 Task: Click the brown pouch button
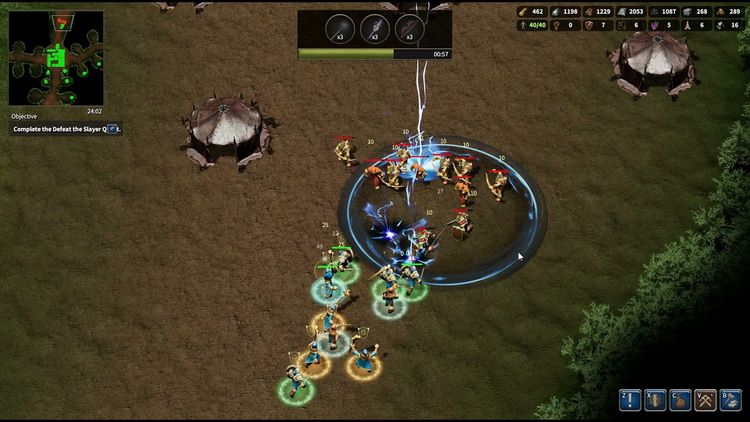tap(680, 400)
